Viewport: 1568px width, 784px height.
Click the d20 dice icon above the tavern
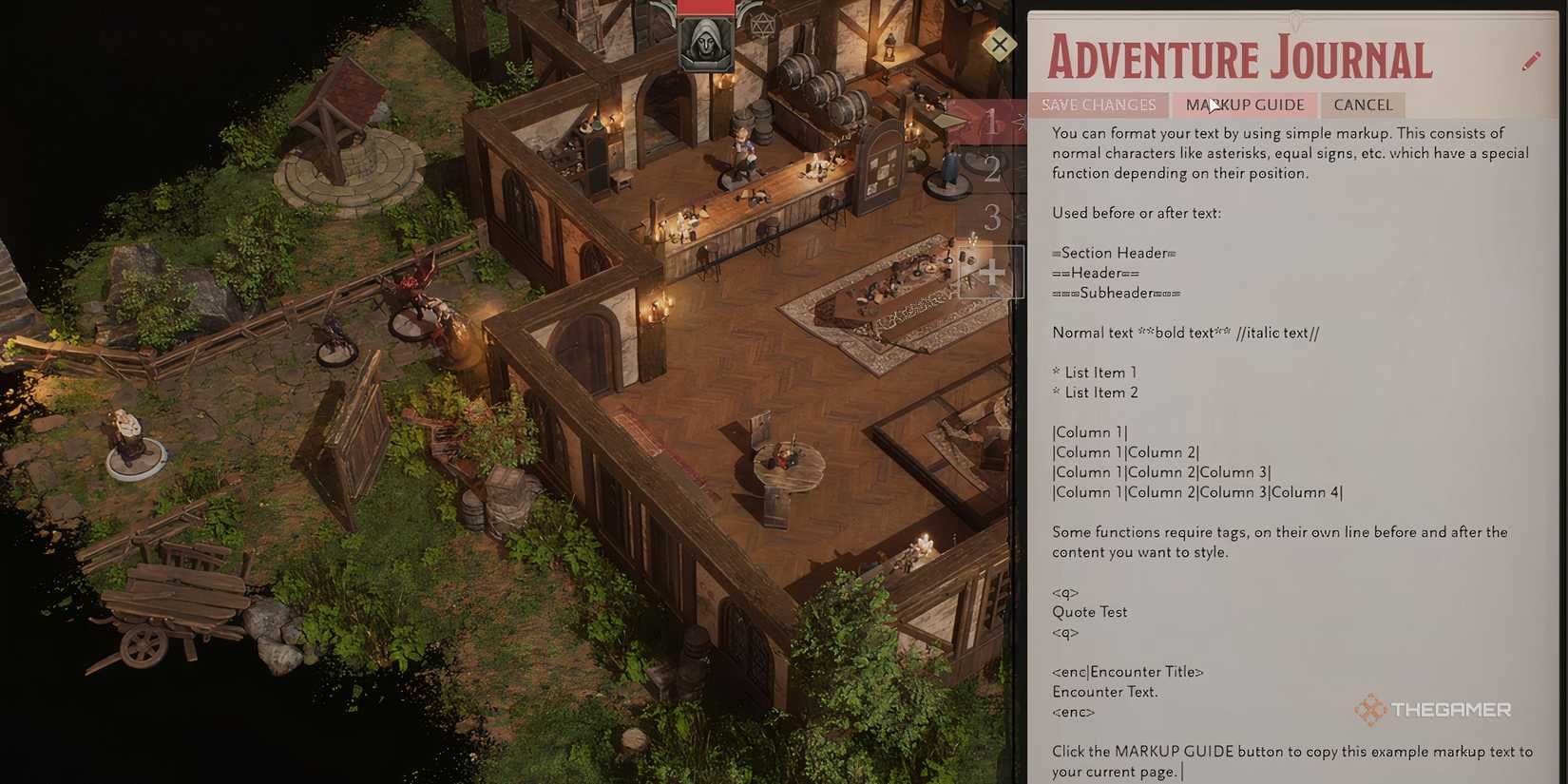[761, 26]
